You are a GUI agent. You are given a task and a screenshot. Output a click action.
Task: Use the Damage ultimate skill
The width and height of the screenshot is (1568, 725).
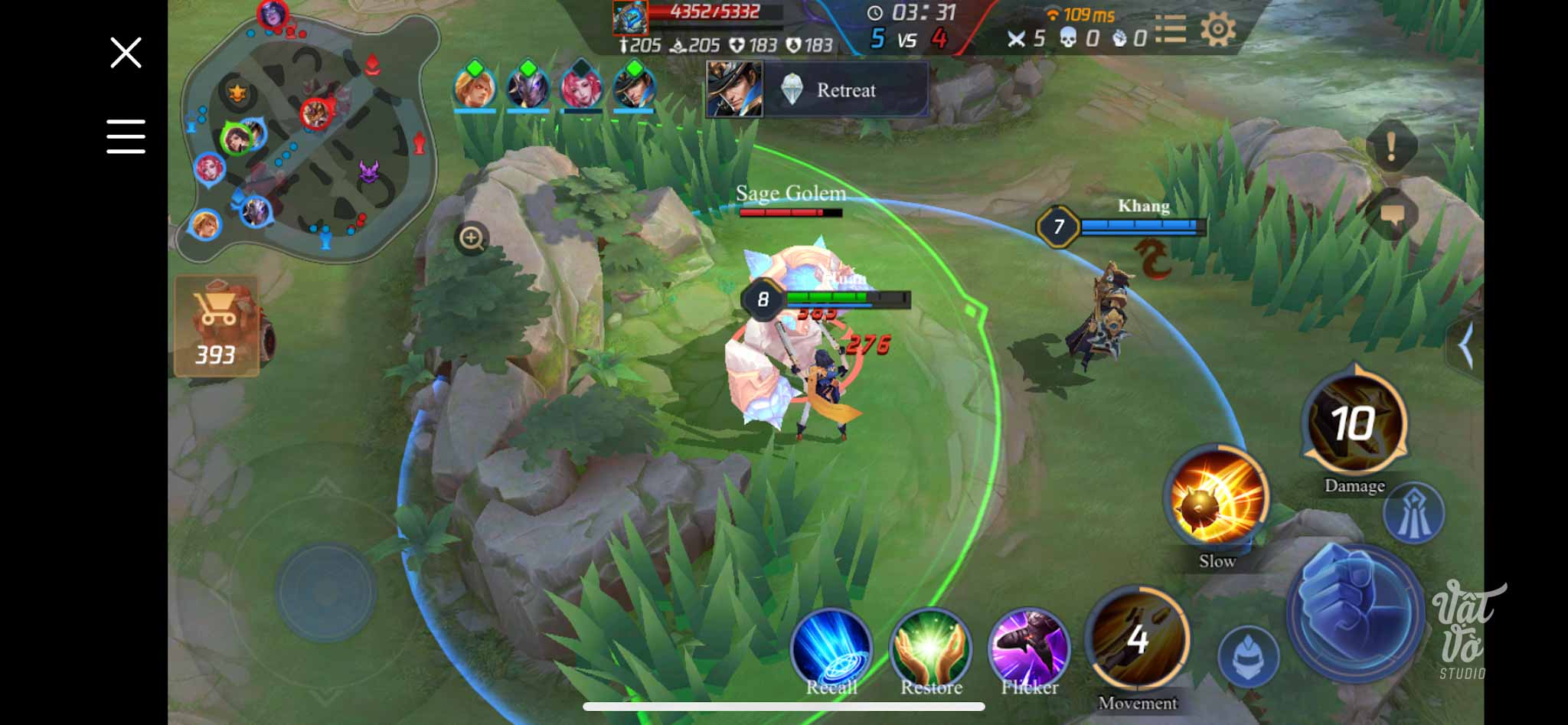coord(1354,423)
